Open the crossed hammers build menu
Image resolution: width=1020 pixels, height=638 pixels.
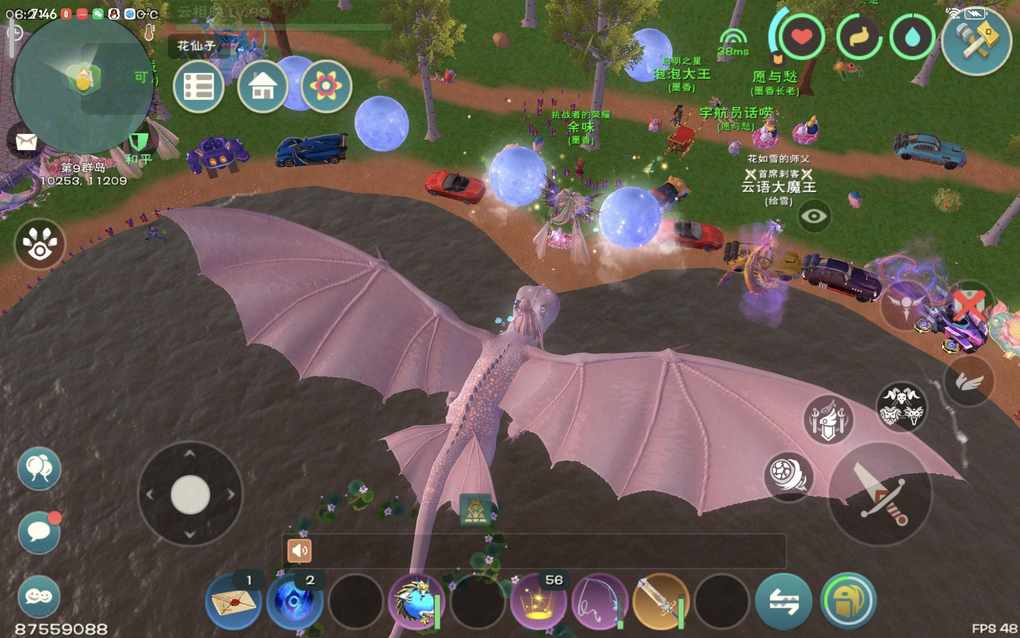(x=976, y=40)
